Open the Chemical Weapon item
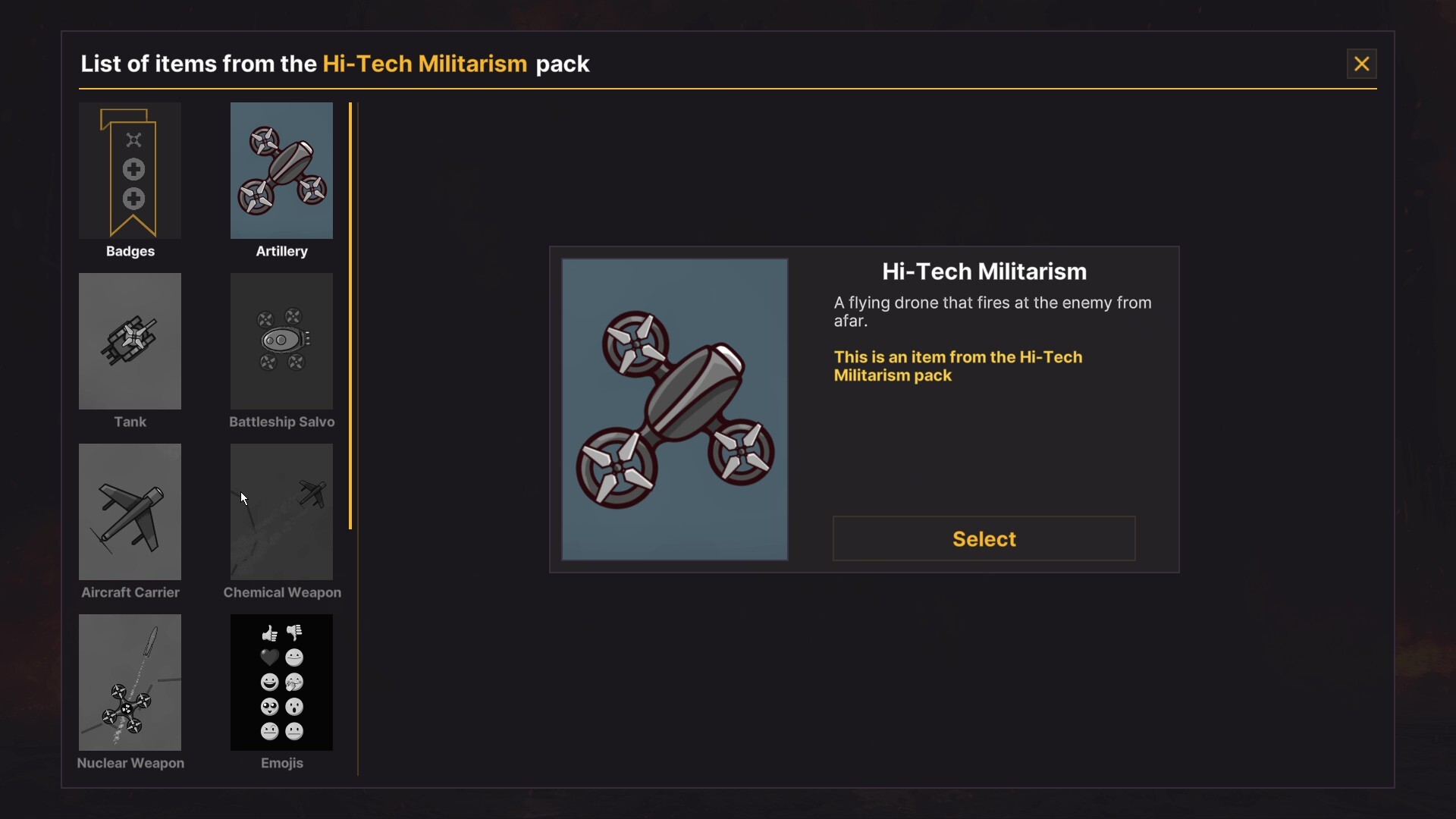Viewport: 1456px width, 819px height. coord(281,512)
